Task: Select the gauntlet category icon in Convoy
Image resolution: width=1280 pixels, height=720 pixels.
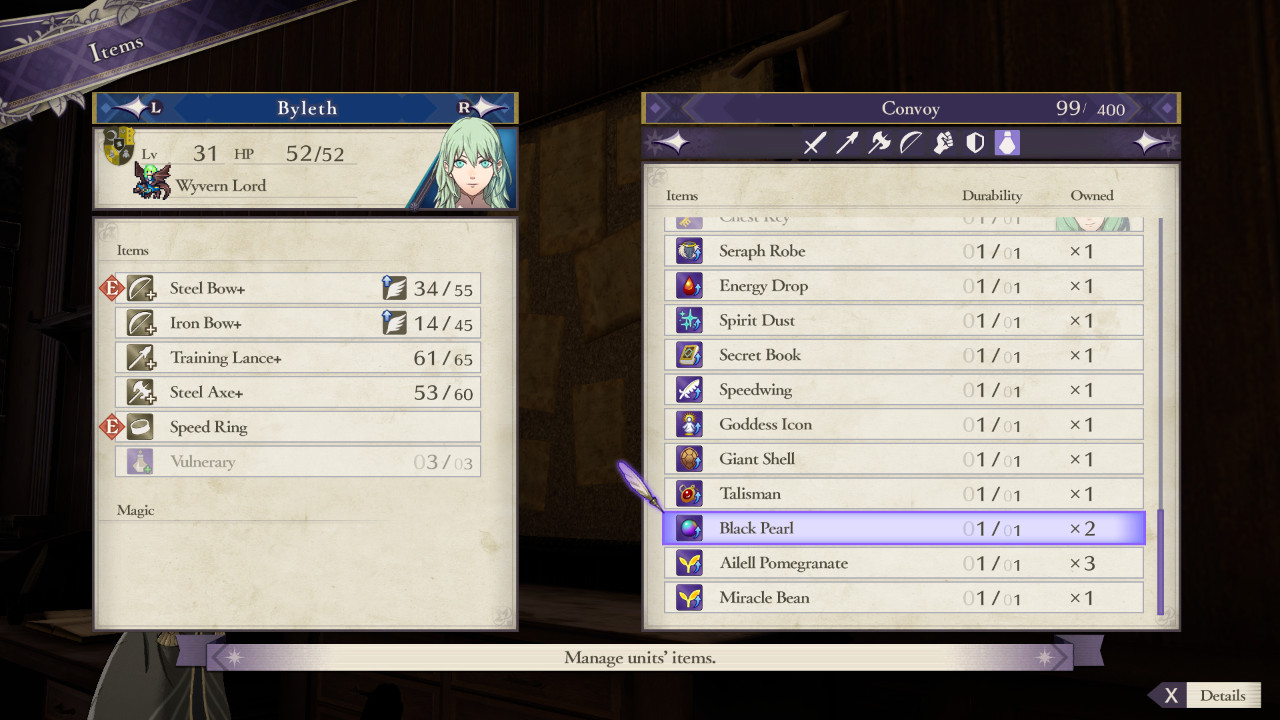Action: 944,143
